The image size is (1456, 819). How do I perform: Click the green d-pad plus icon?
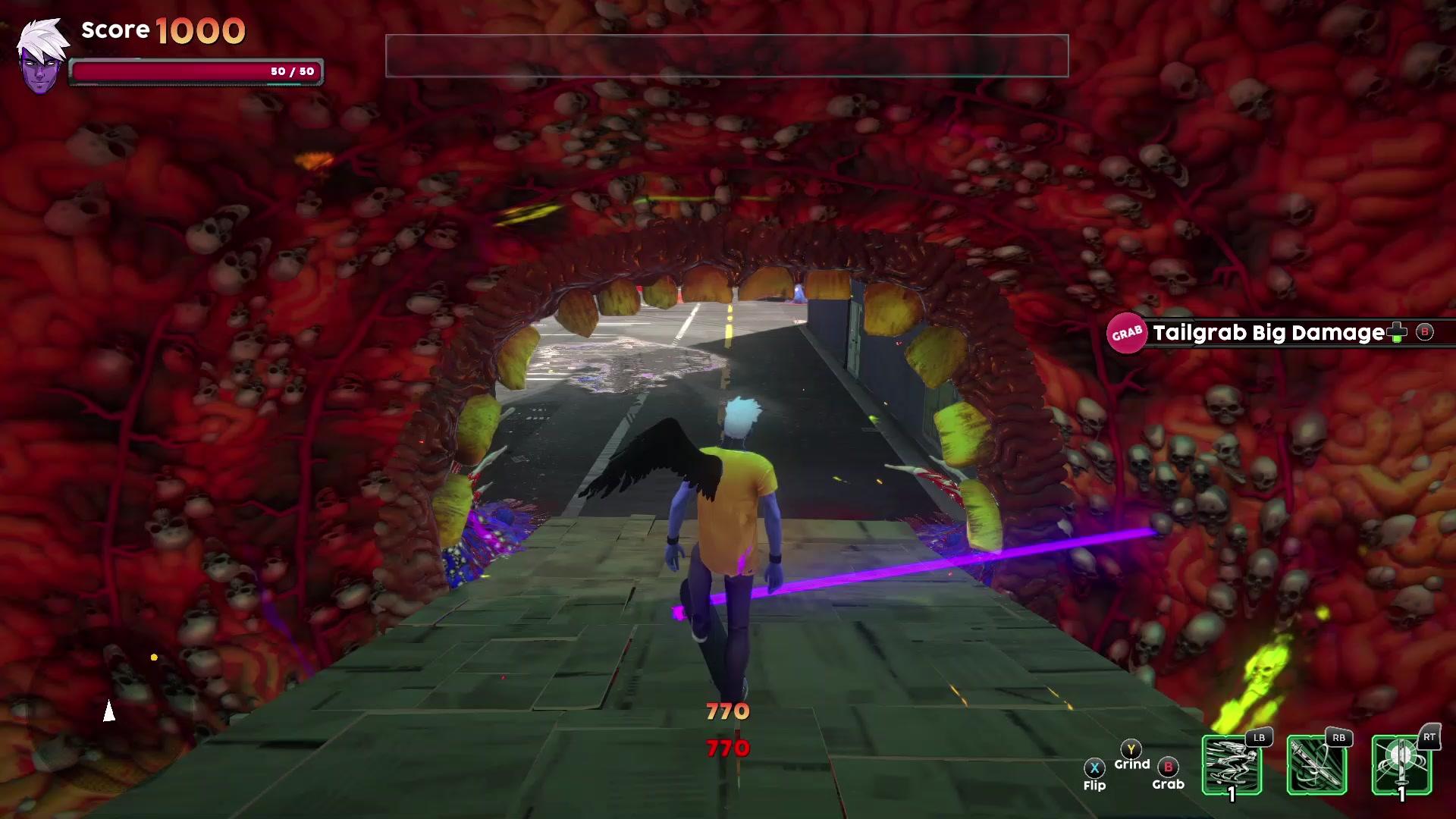[1398, 332]
